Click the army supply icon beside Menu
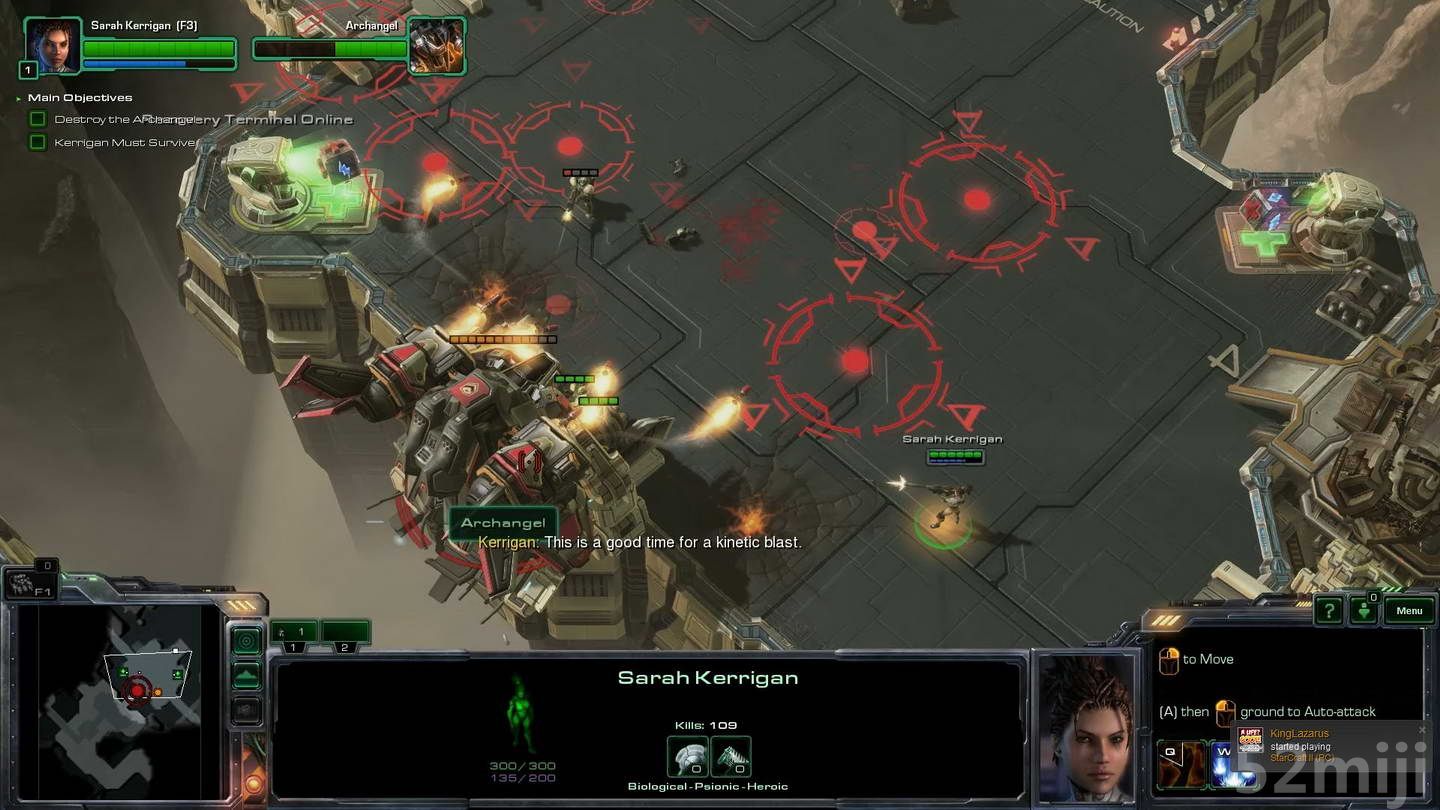 [x=1365, y=610]
